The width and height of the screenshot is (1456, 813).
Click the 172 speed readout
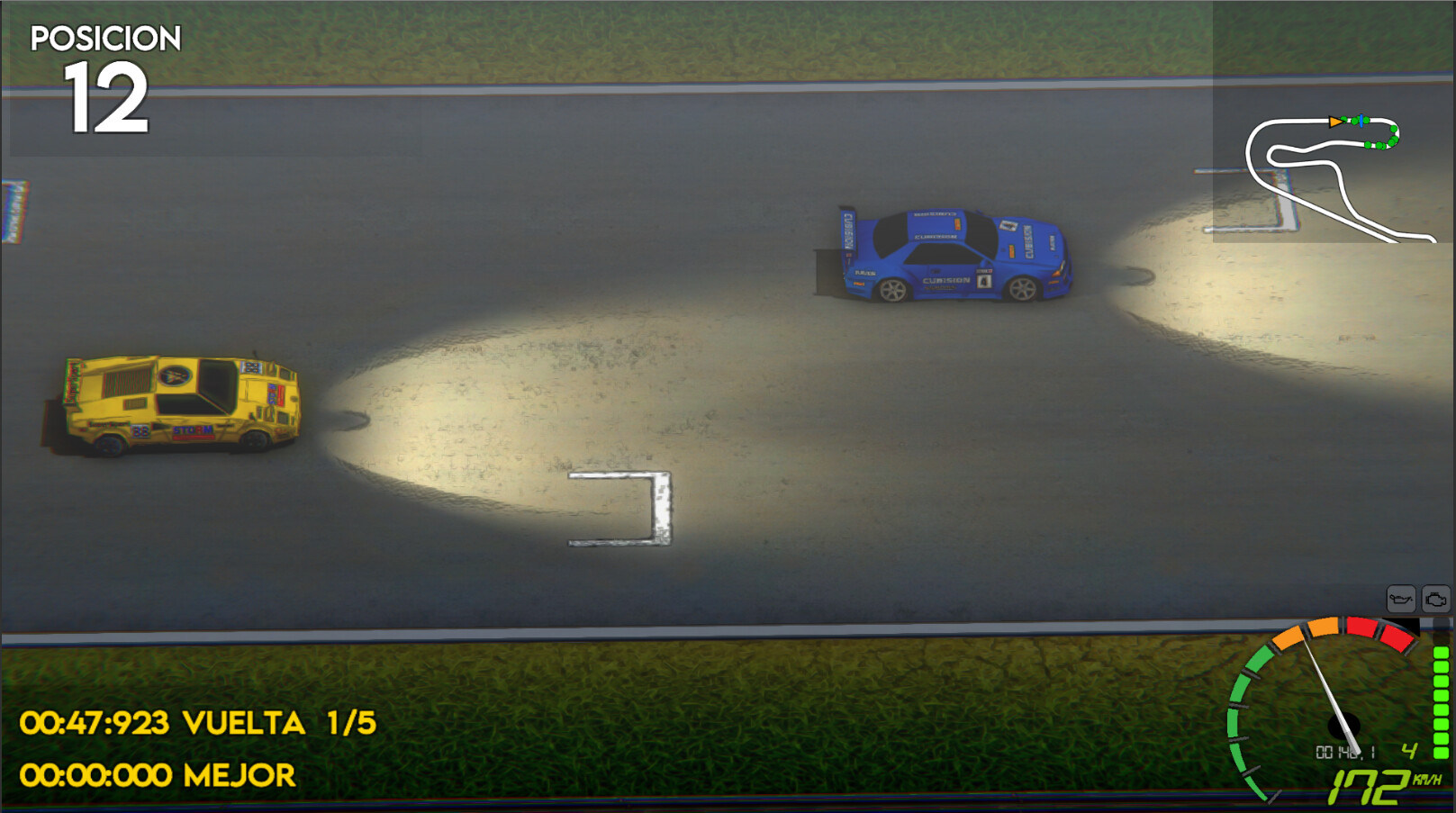point(1370,786)
